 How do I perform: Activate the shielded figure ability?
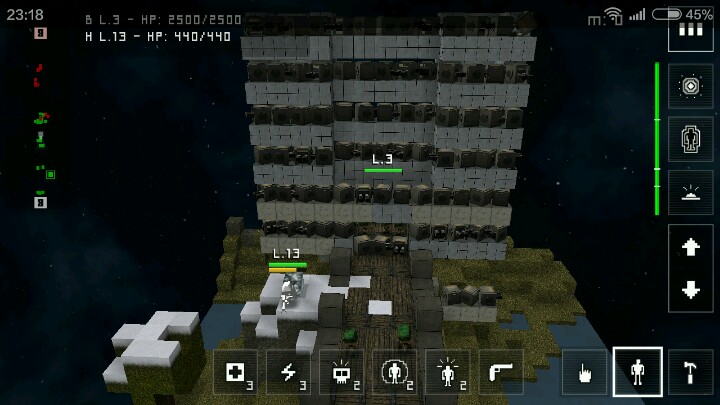394,372
